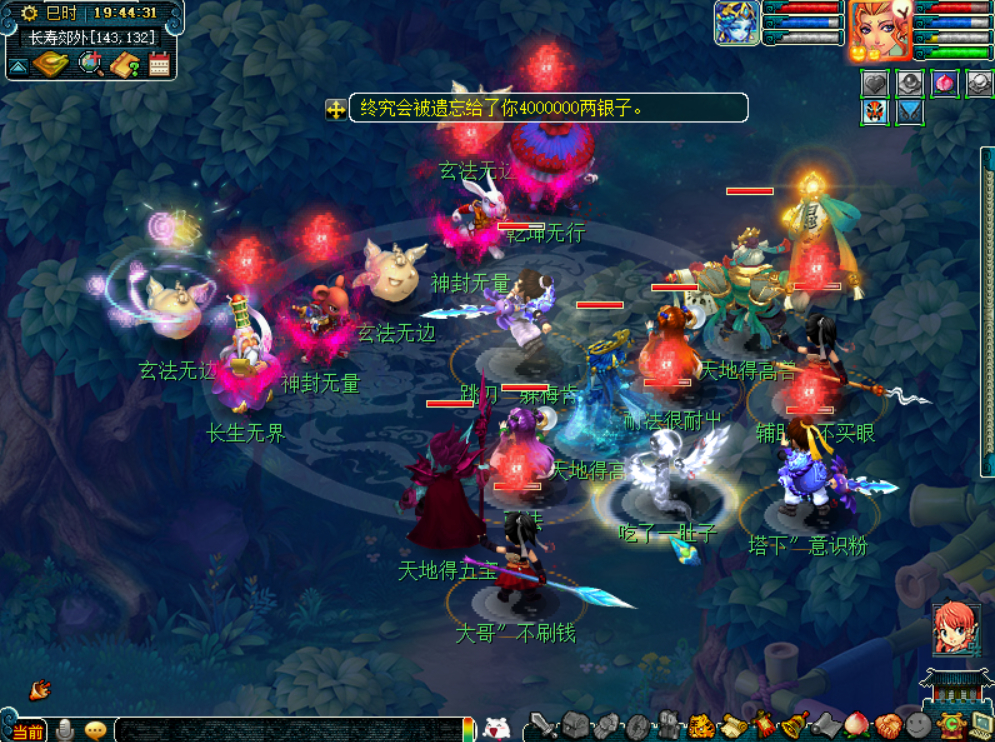Click the small horn icon above the chat bar

tap(41, 689)
